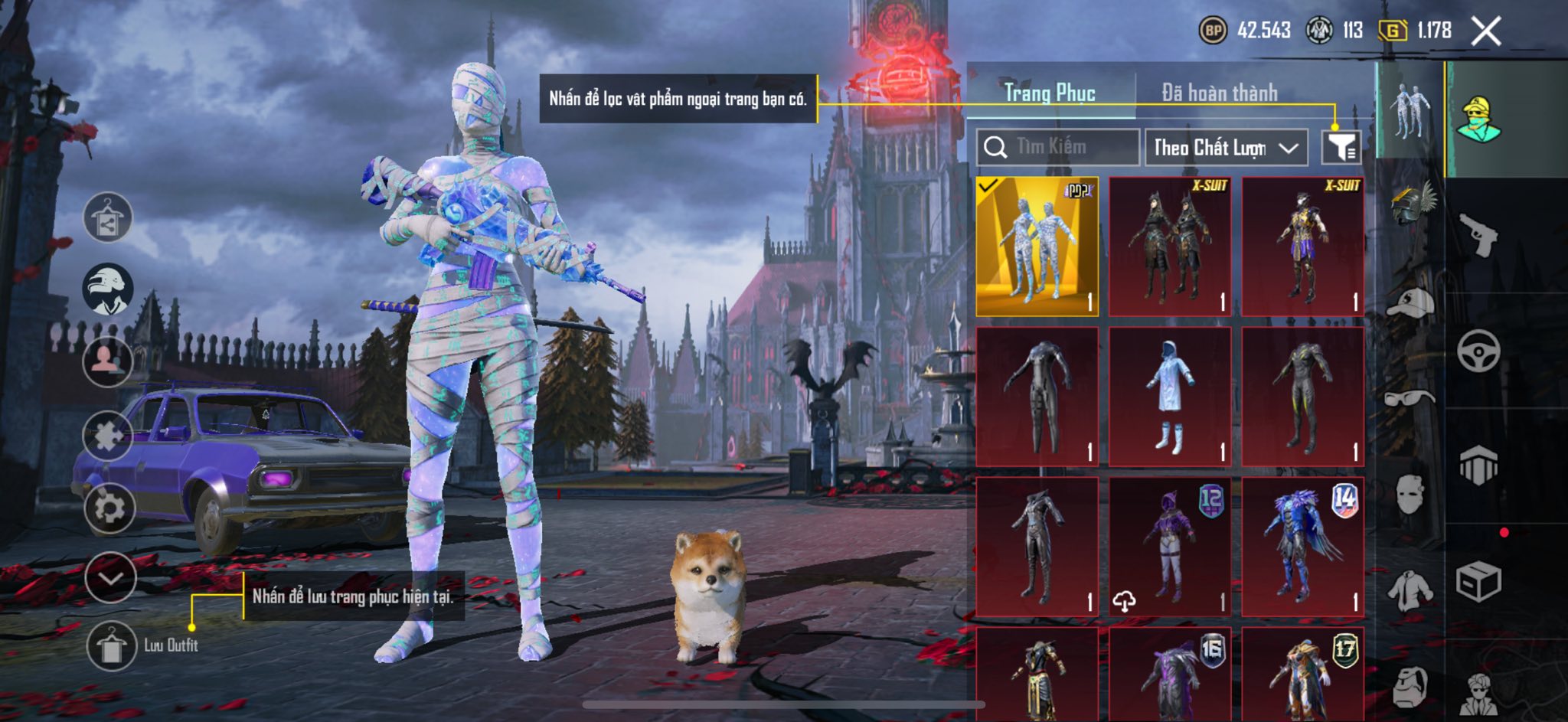
Task: Open the Theo Chất Lượng sort dropdown
Action: (x=1225, y=147)
